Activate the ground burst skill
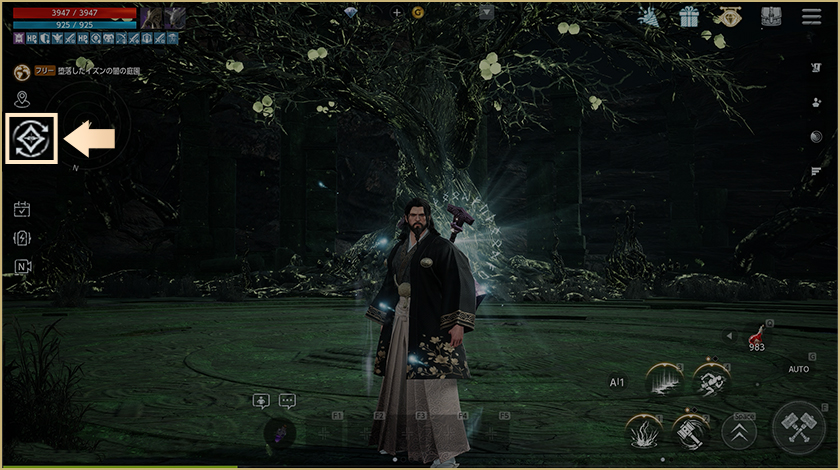840x470 pixels. click(x=644, y=432)
